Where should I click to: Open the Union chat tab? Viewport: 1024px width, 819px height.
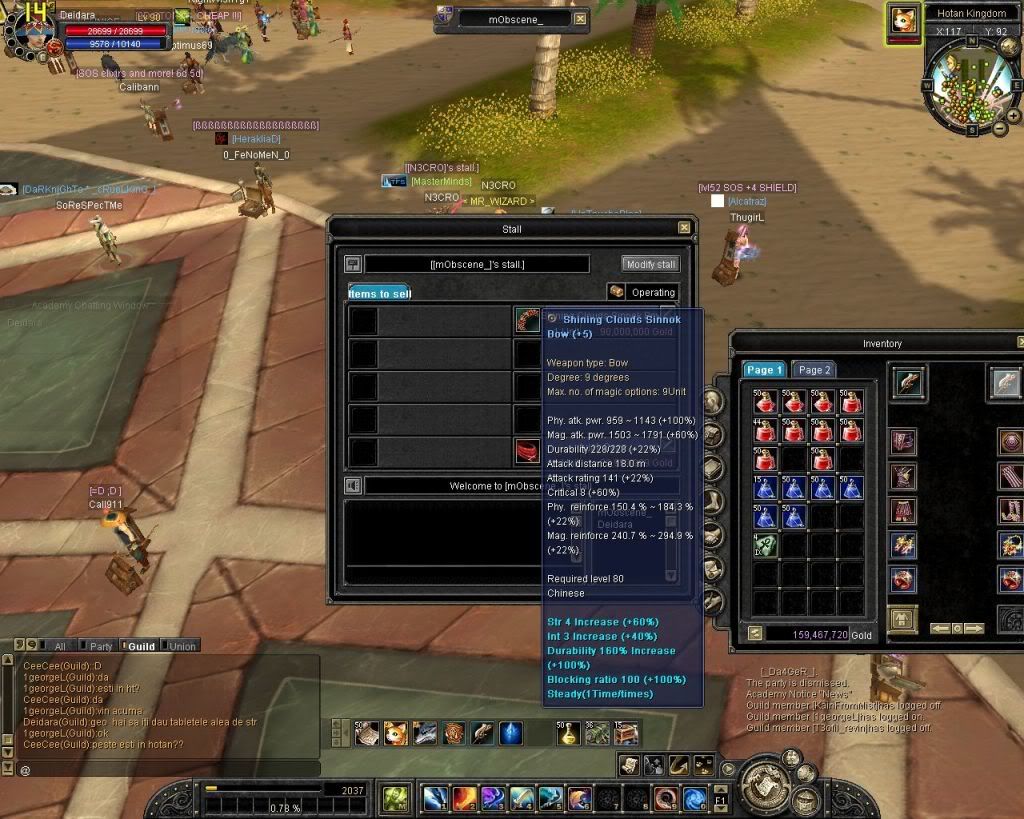coord(180,646)
